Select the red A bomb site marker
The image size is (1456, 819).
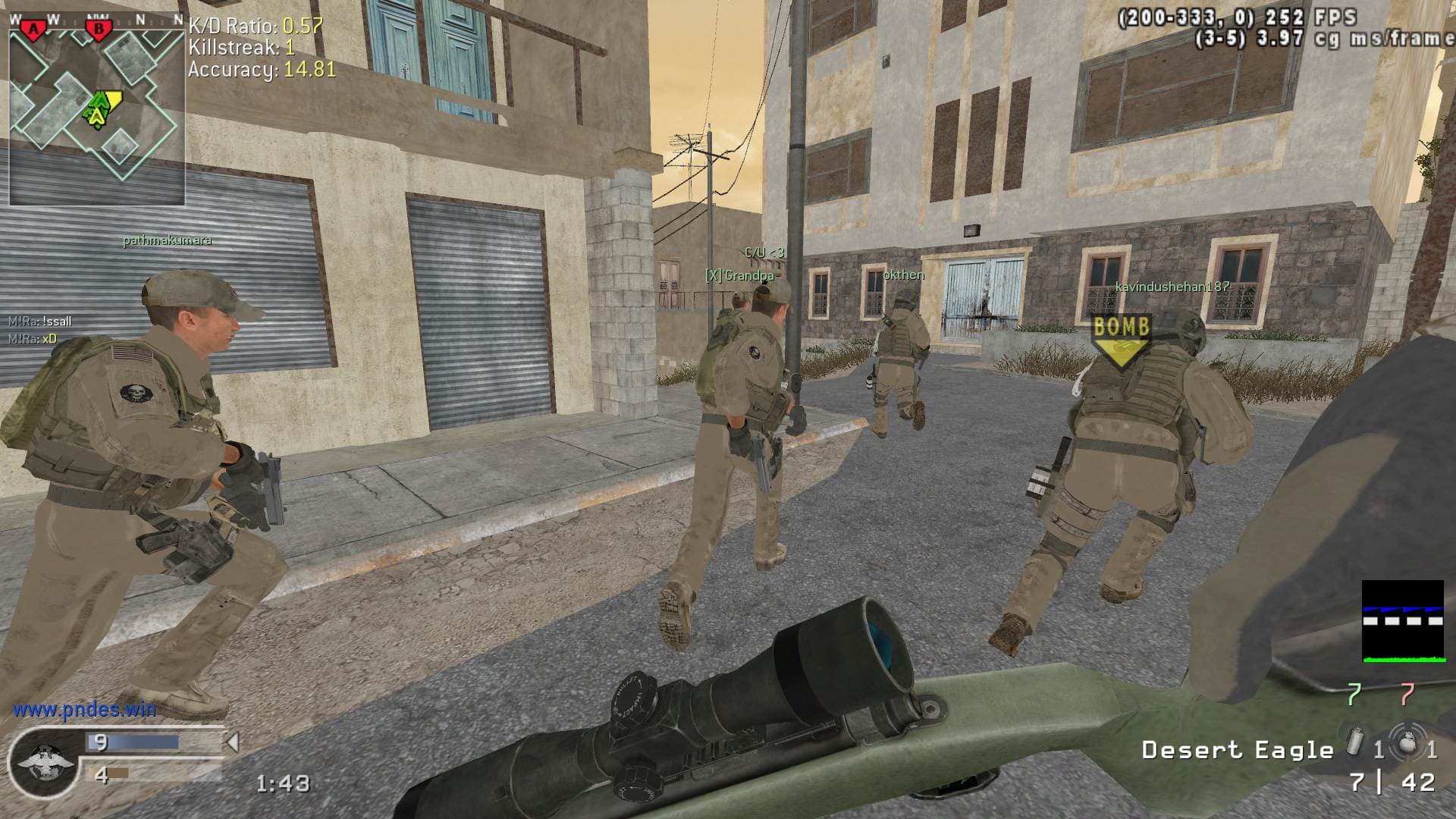click(33, 30)
